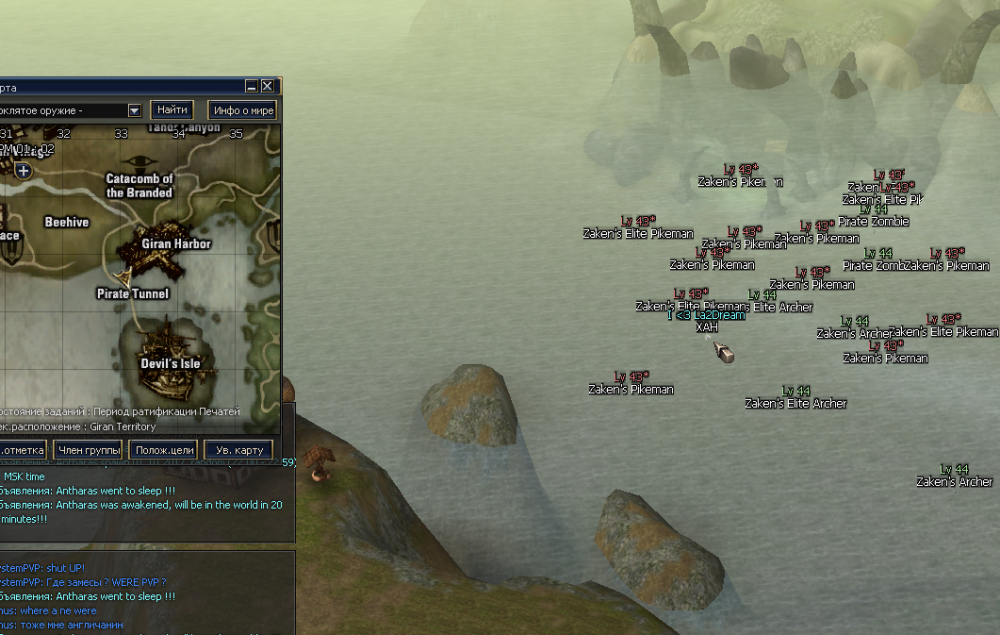Select Giran Harbor on the map

[176, 243]
